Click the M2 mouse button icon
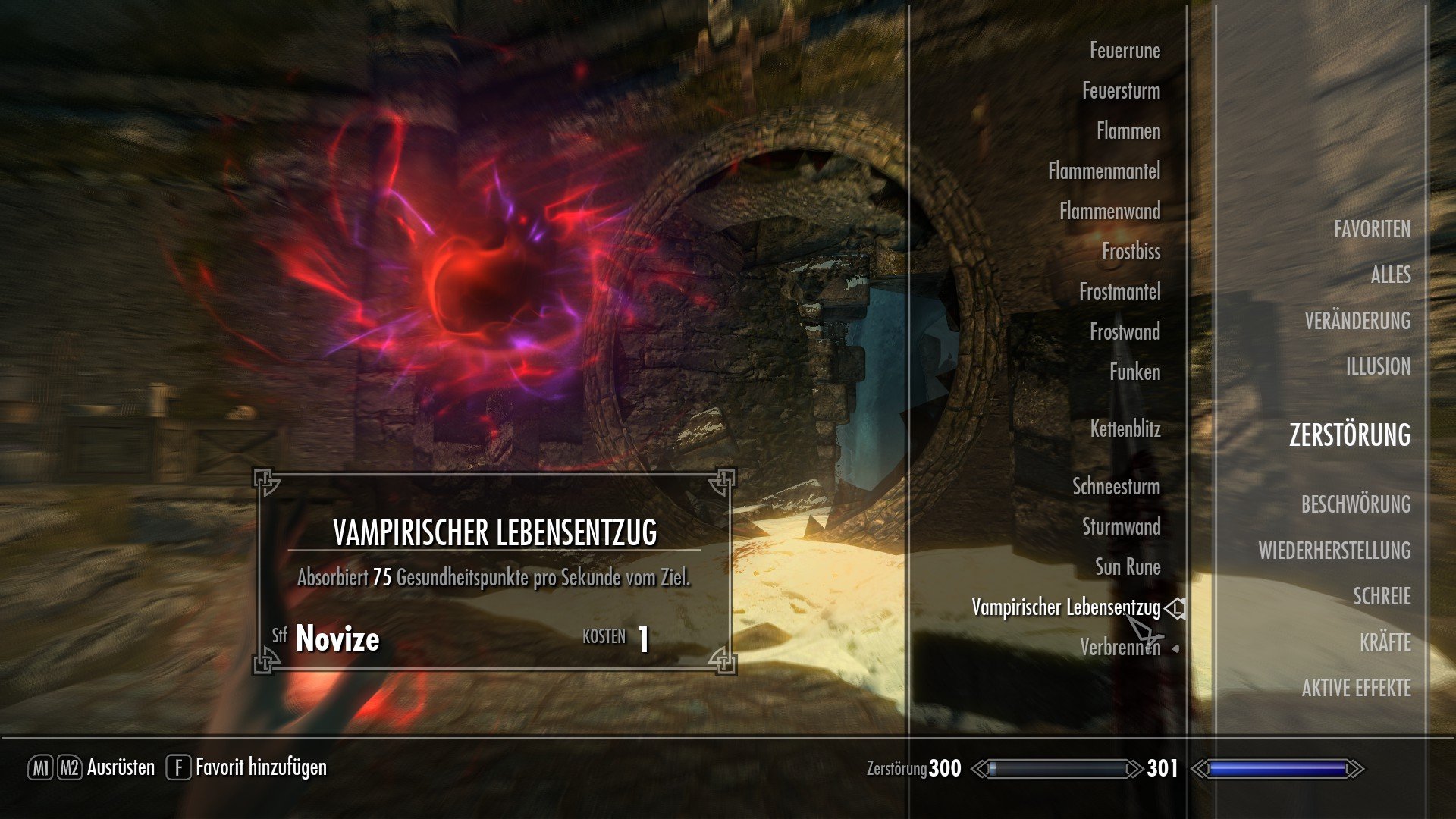The width and height of the screenshot is (1456, 819). pos(68,767)
